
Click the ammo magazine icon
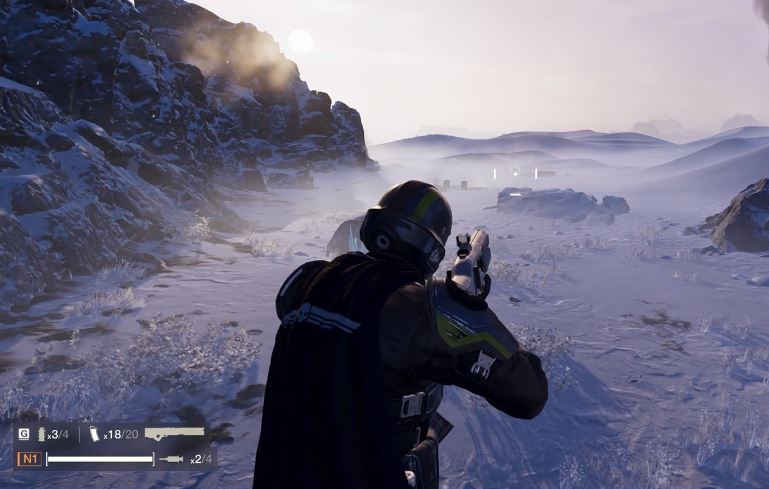pyautogui.click(x=94, y=434)
